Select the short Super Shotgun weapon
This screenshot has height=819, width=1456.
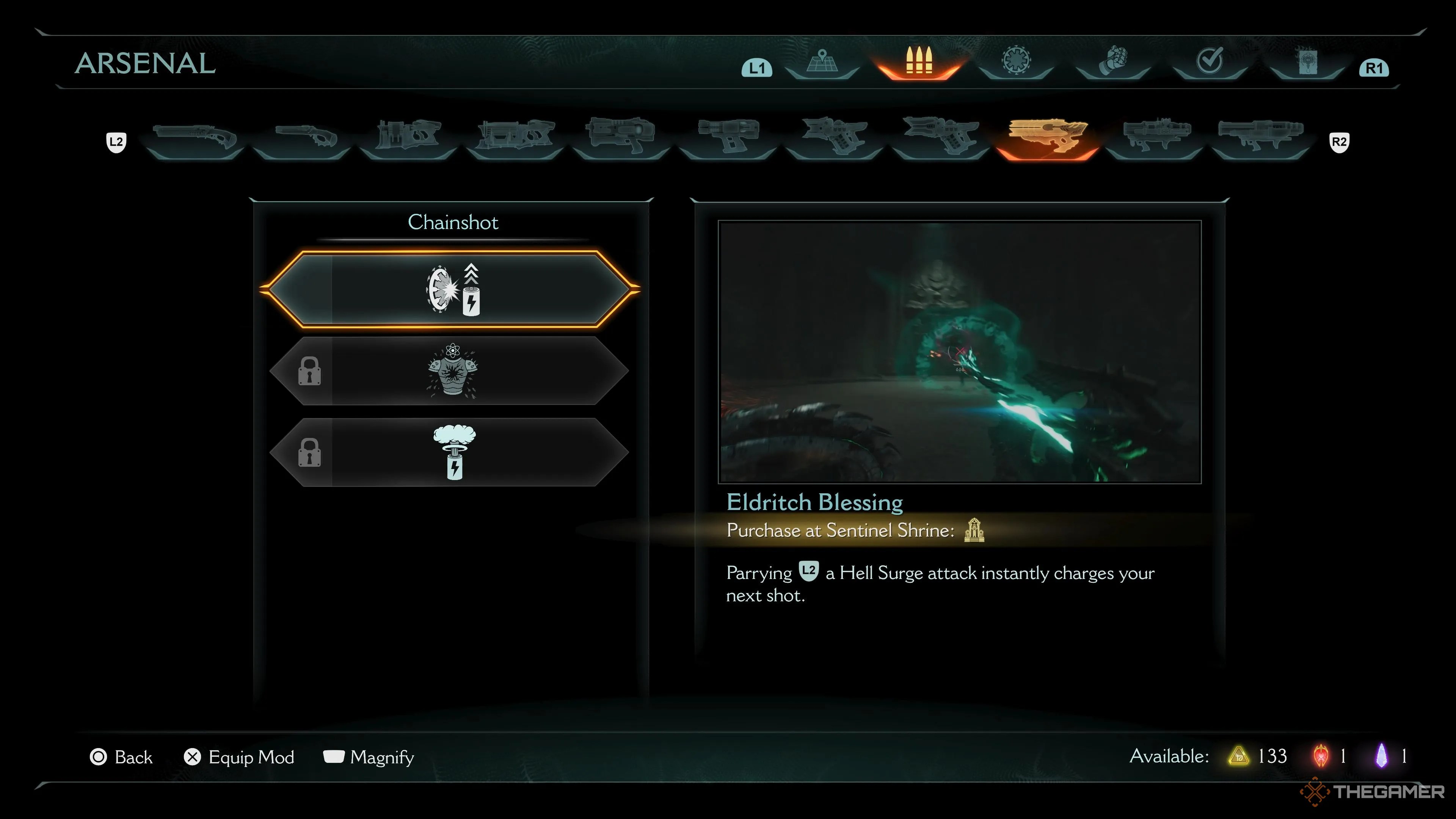(x=304, y=138)
